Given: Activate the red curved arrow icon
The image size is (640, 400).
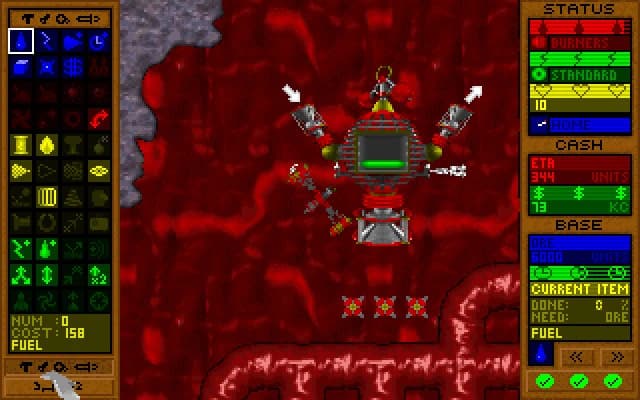Looking at the screenshot, I should pos(99,119).
